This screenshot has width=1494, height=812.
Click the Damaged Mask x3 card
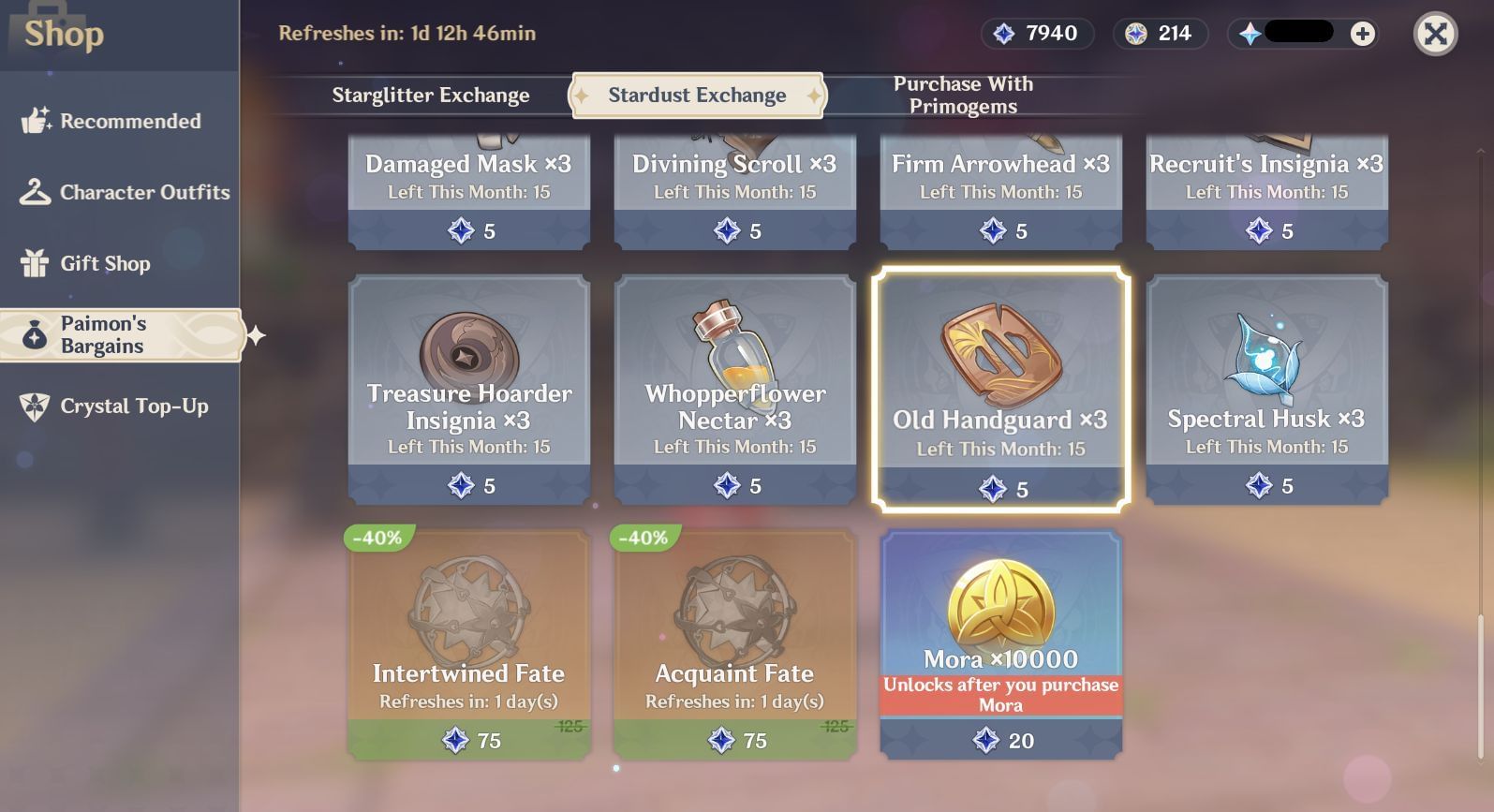click(467, 192)
